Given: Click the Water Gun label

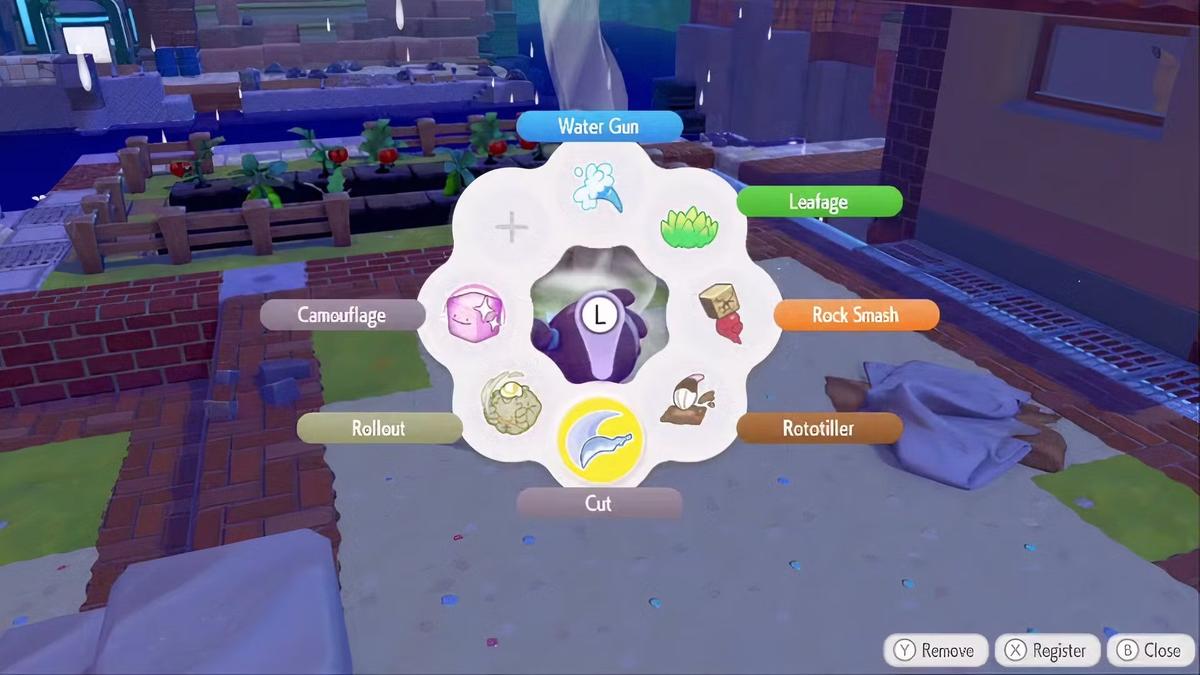Looking at the screenshot, I should (x=599, y=126).
